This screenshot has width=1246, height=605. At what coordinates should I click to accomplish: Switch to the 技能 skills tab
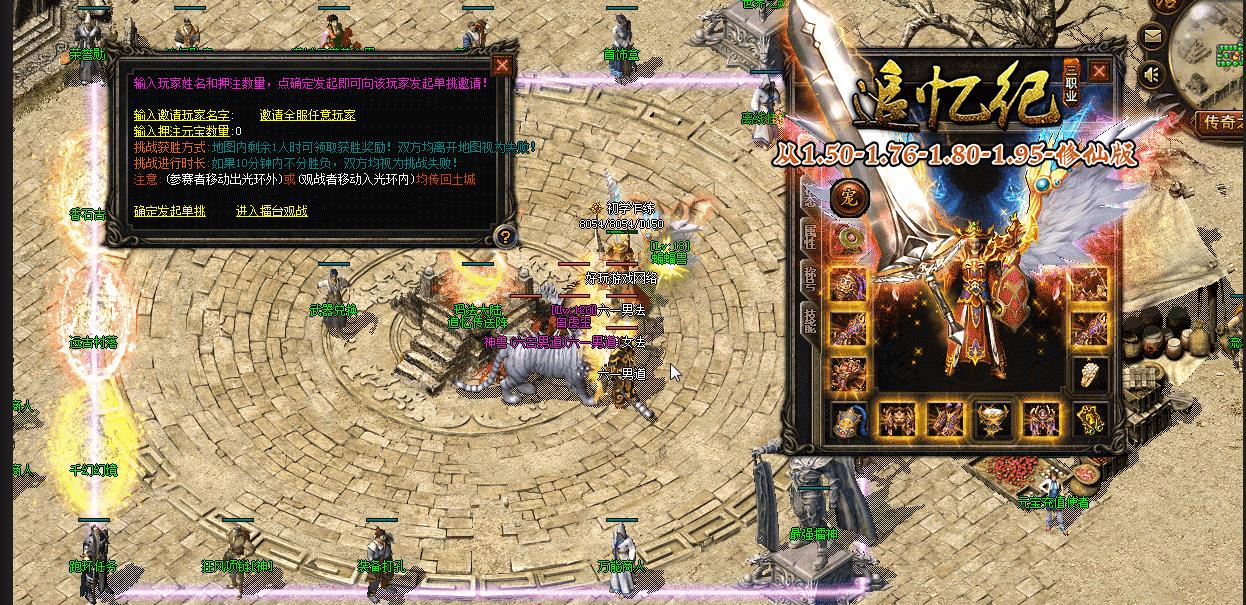point(809,317)
